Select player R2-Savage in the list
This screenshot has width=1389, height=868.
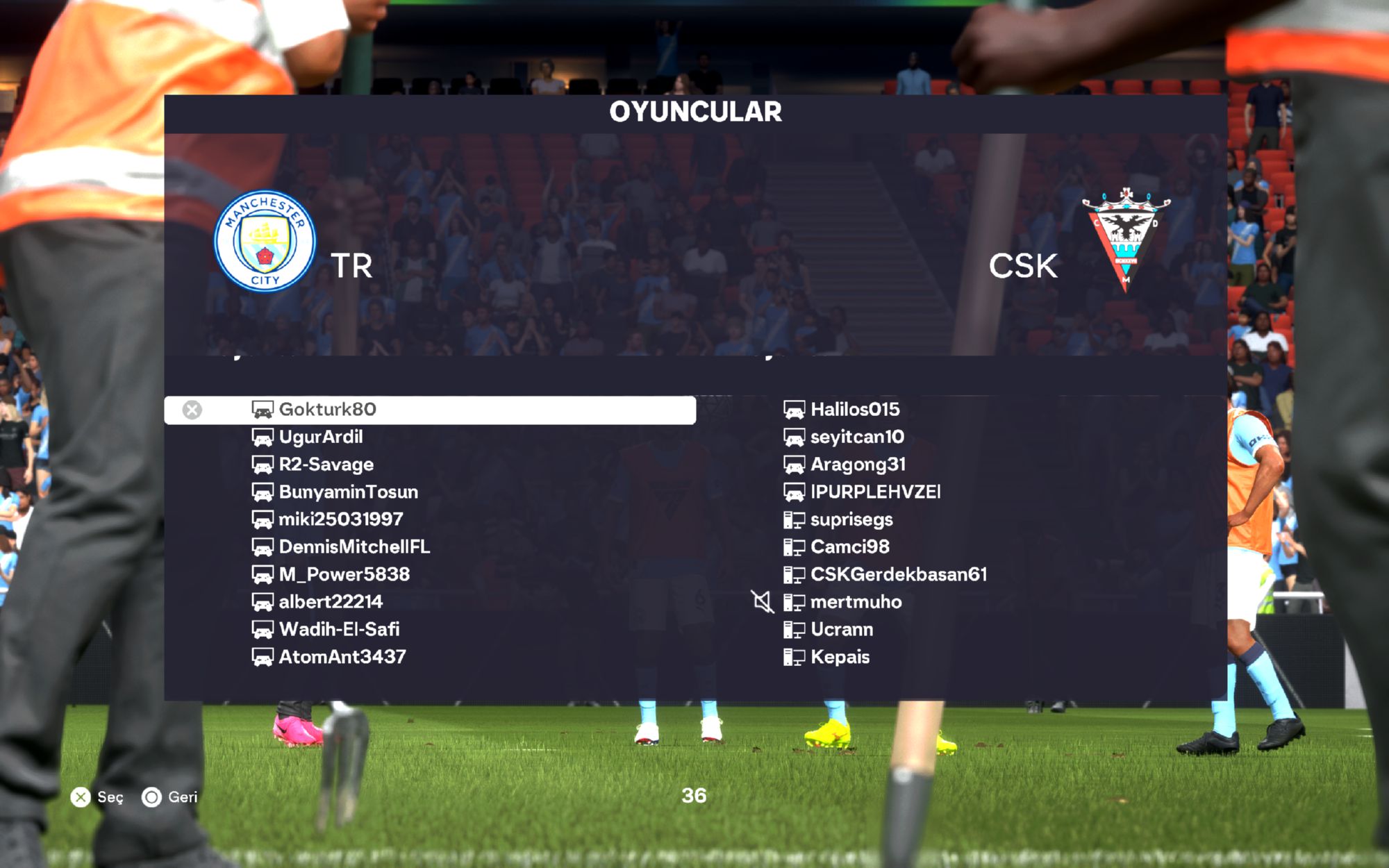click(326, 465)
